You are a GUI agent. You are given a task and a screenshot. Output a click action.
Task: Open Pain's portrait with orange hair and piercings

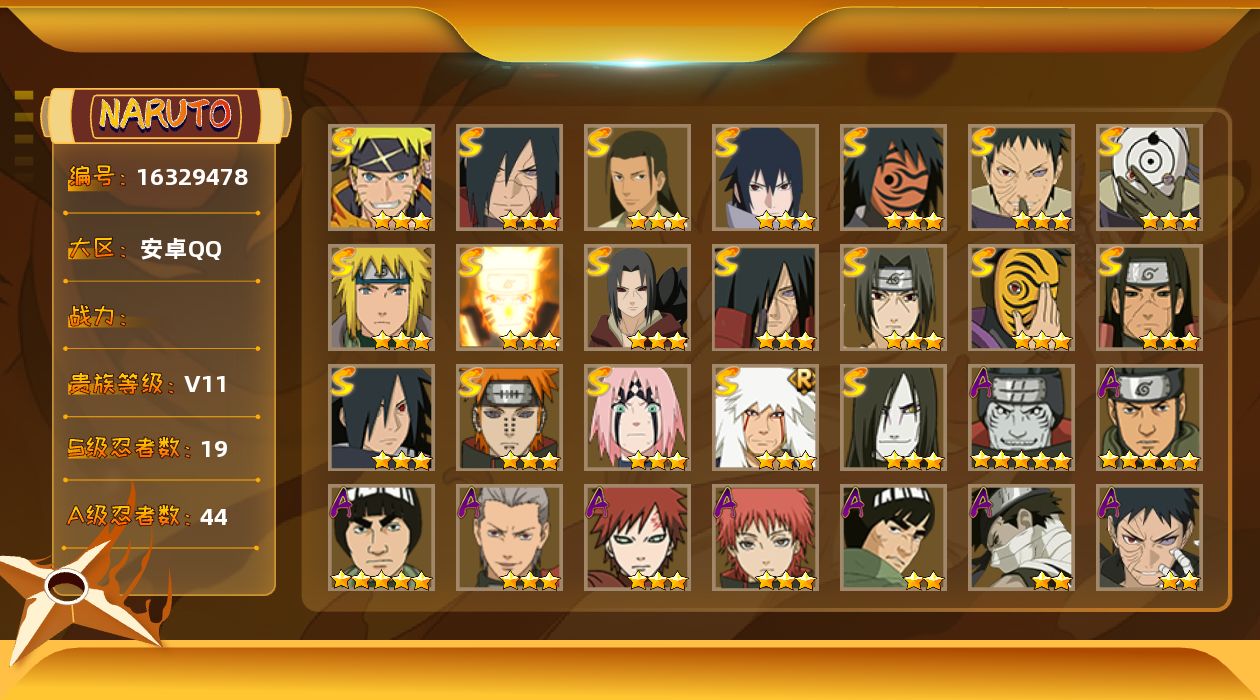(x=509, y=418)
